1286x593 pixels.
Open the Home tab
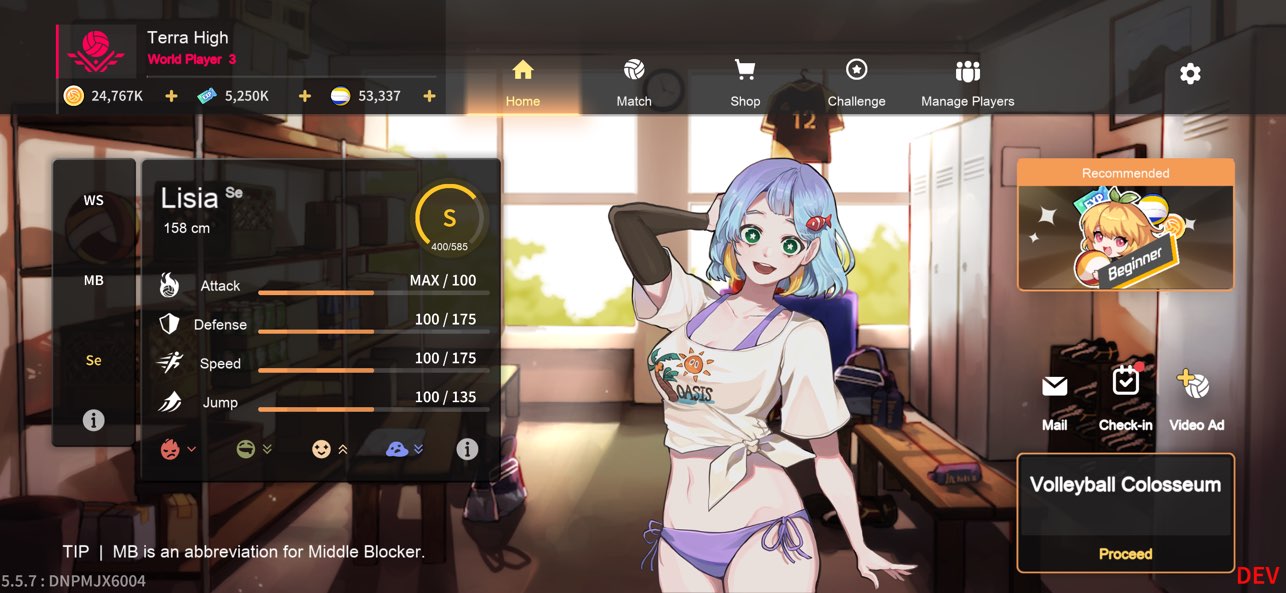(523, 83)
